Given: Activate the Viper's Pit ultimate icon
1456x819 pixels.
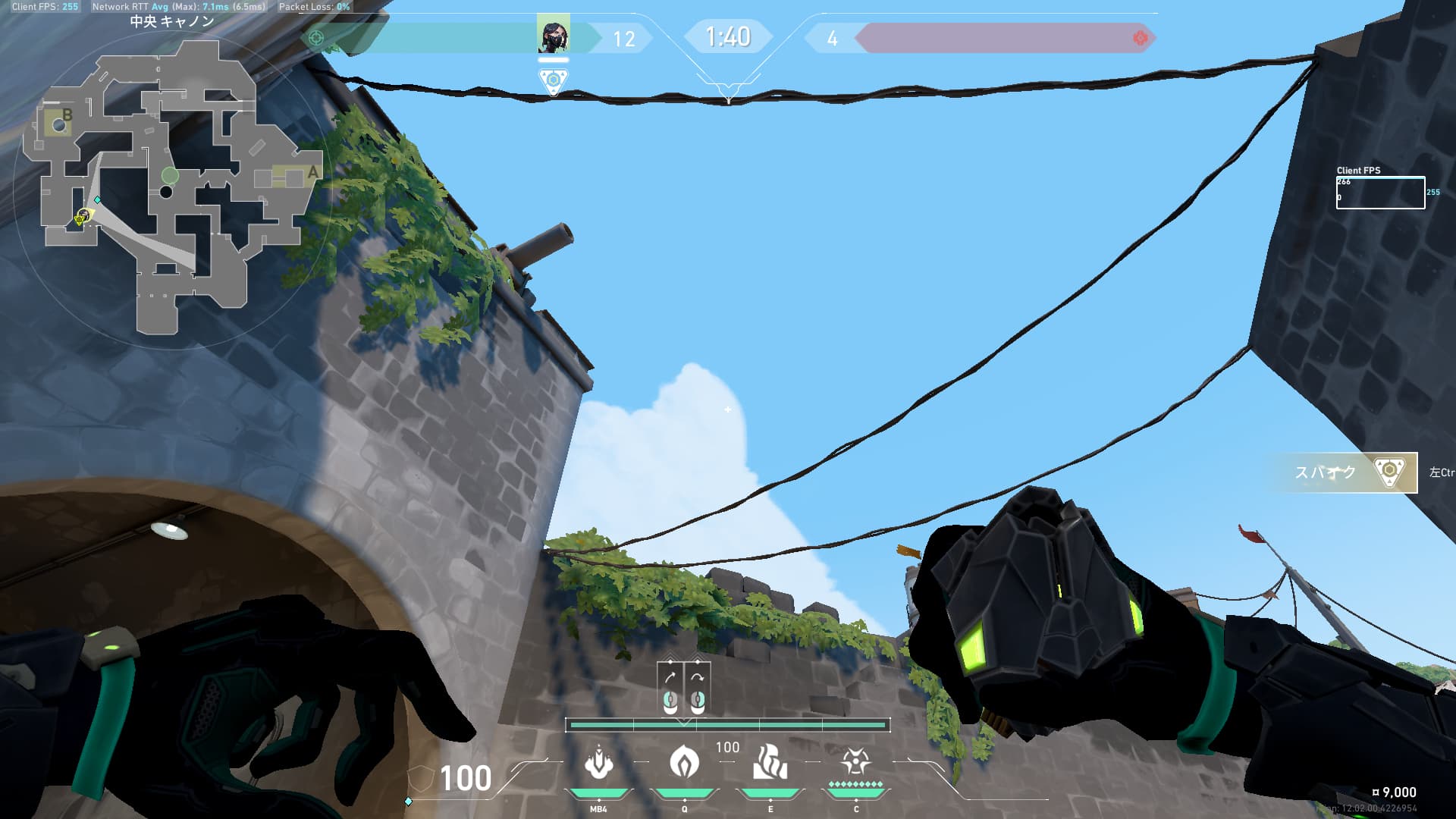Looking at the screenshot, I should pyautogui.click(x=855, y=761).
